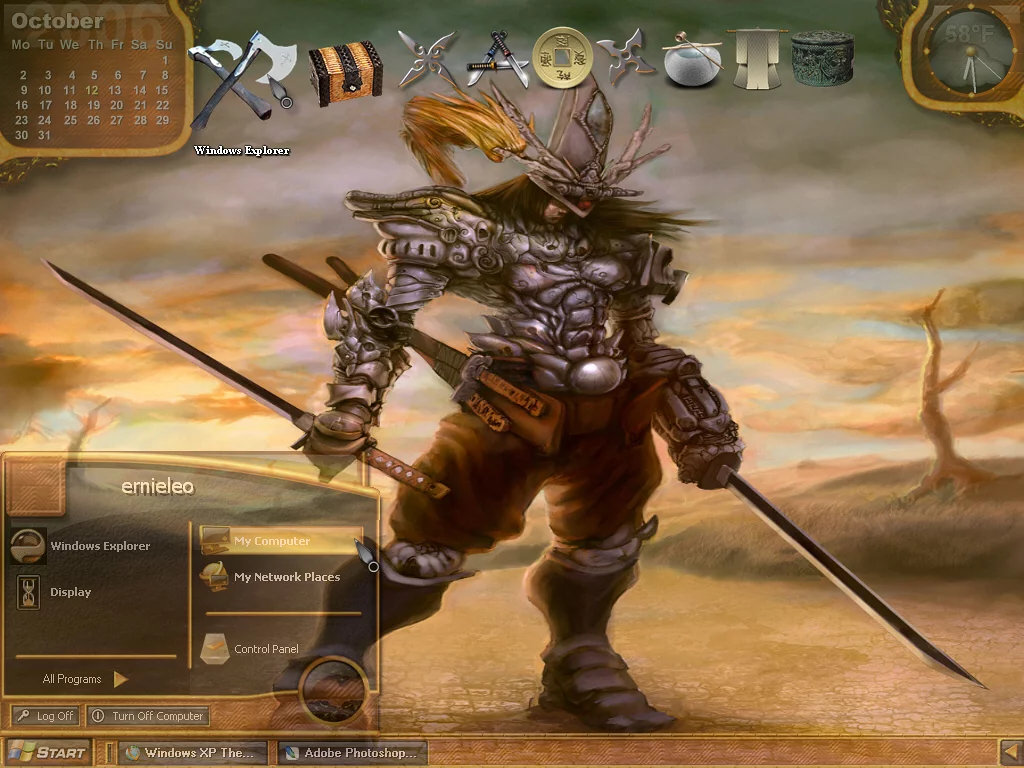Expand the taskbar tray arrow
Viewport: 1024px width, 768px height.
pyautogui.click(x=1011, y=752)
